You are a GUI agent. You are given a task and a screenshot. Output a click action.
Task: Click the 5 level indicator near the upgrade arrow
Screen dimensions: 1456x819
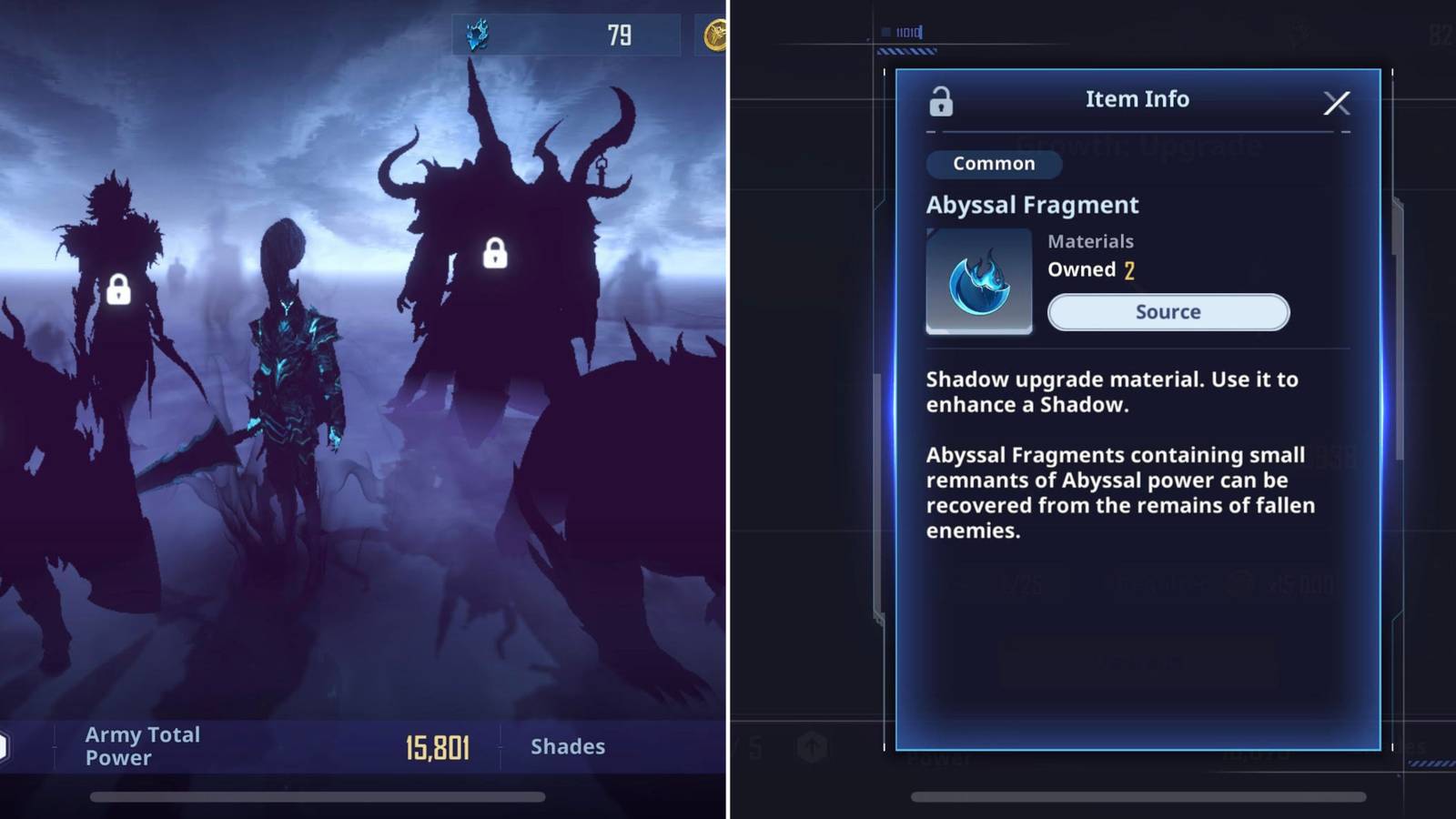[753, 746]
